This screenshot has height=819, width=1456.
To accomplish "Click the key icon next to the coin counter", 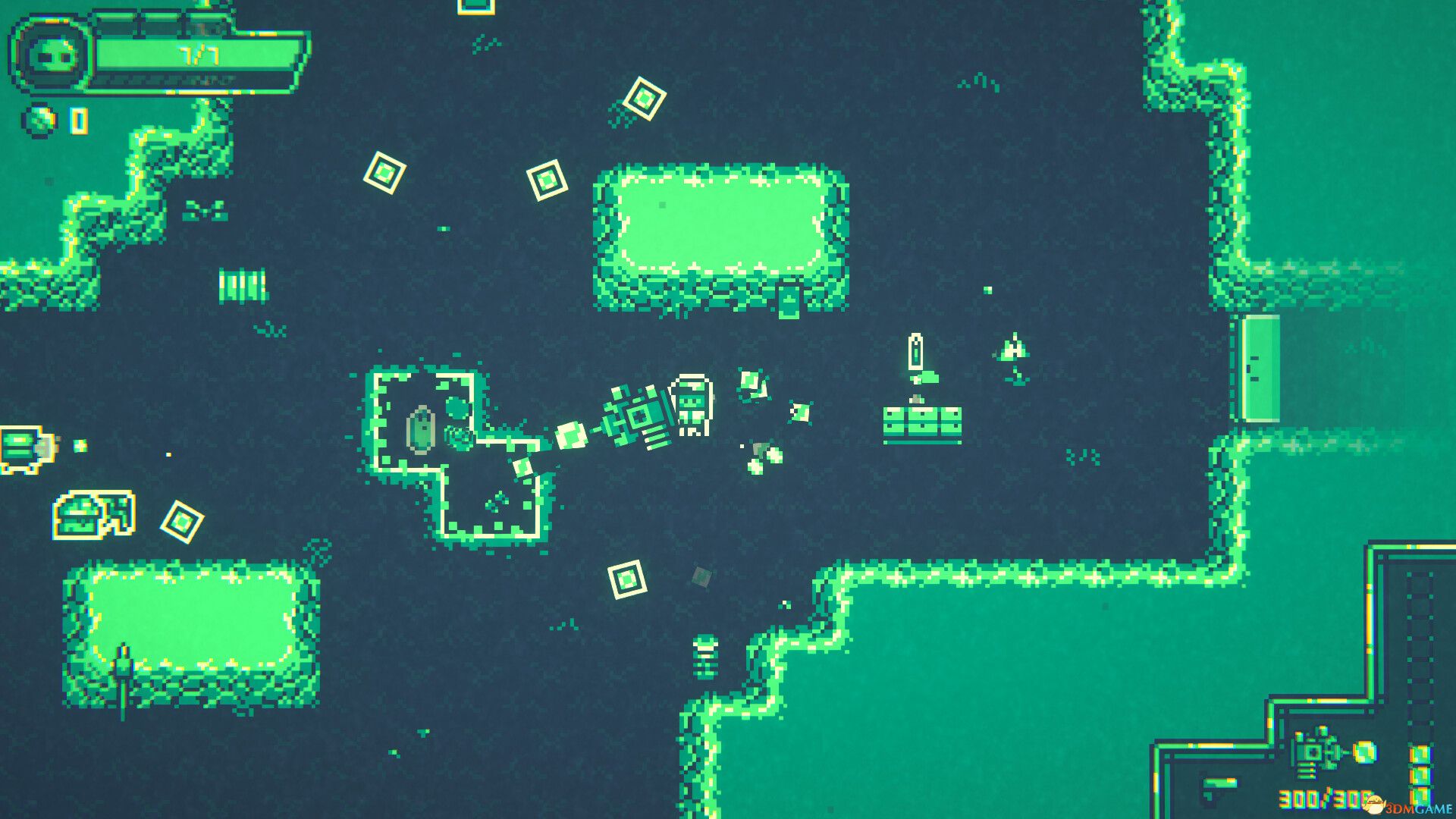I will tap(78, 119).
